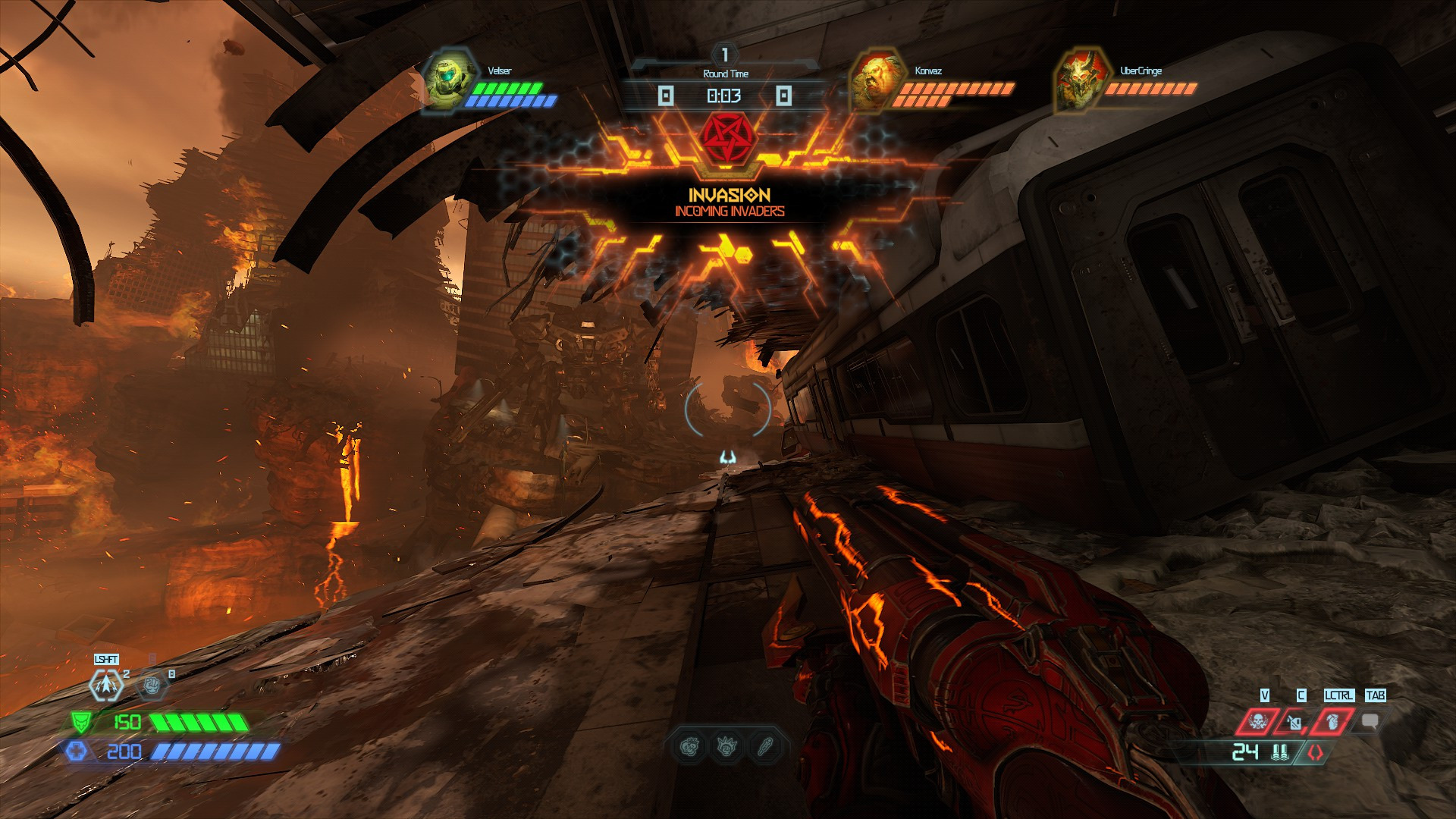Expand UberCringe's player portrait

(x=1081, y=80)
